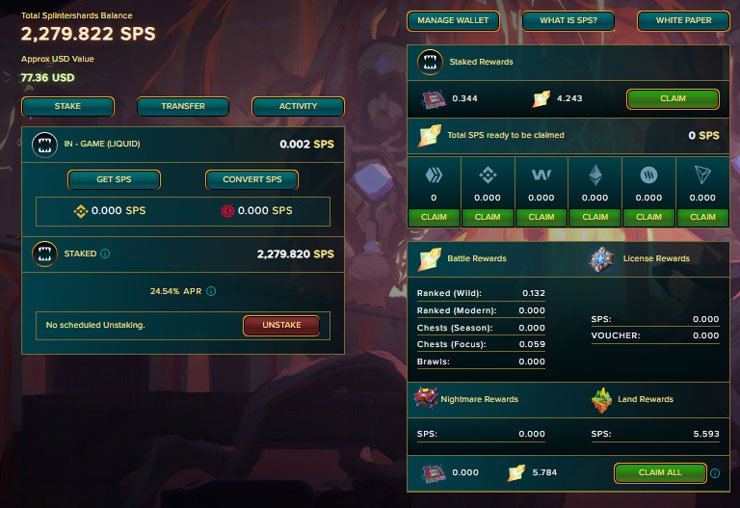Claim SPS under the Hive icon
Image resolution: width=740 pixels, height=508 pixels.
pyautogui.click(x=433, y=217)
